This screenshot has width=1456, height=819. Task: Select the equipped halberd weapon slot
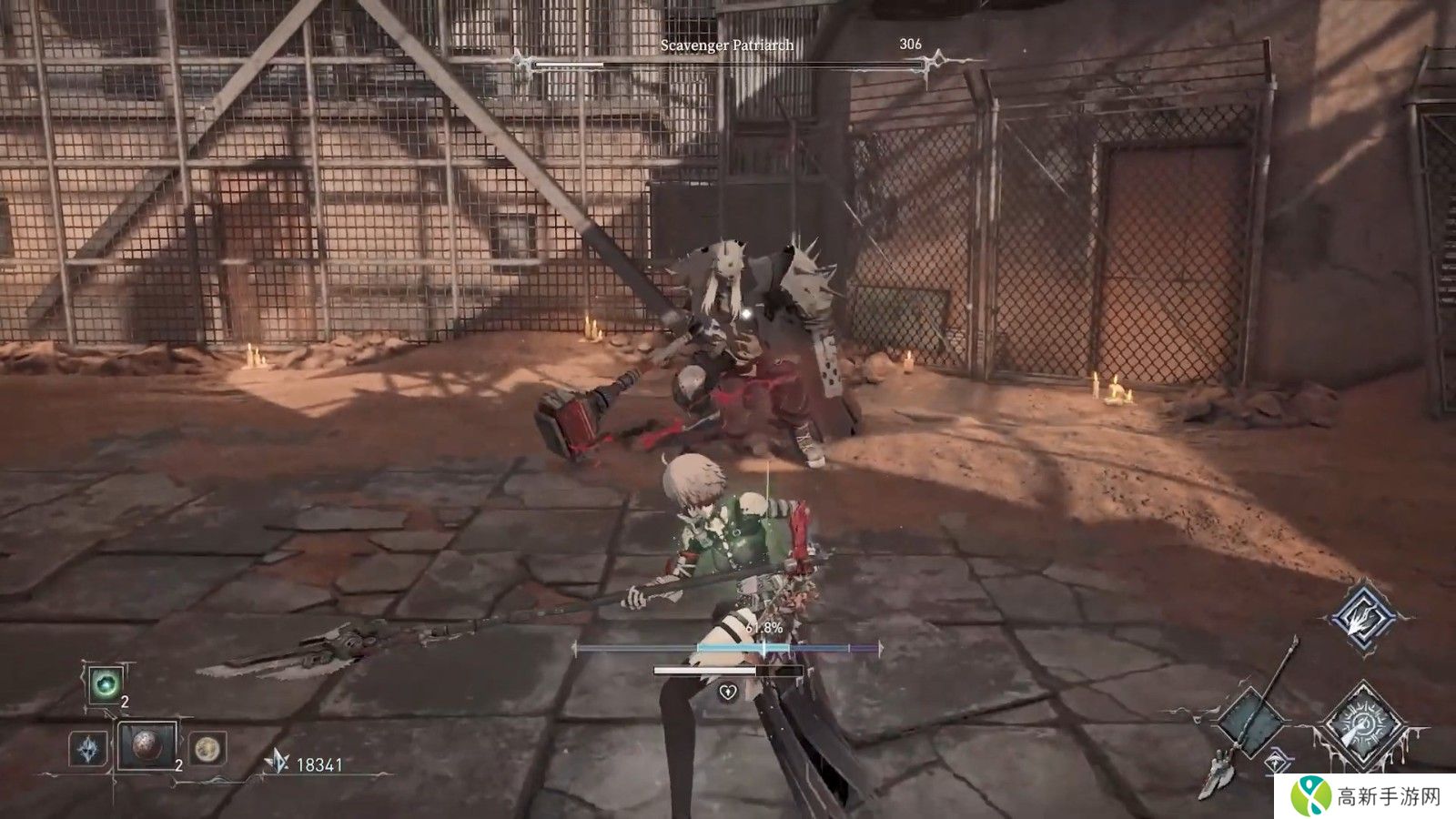[x=1253, y=721]
